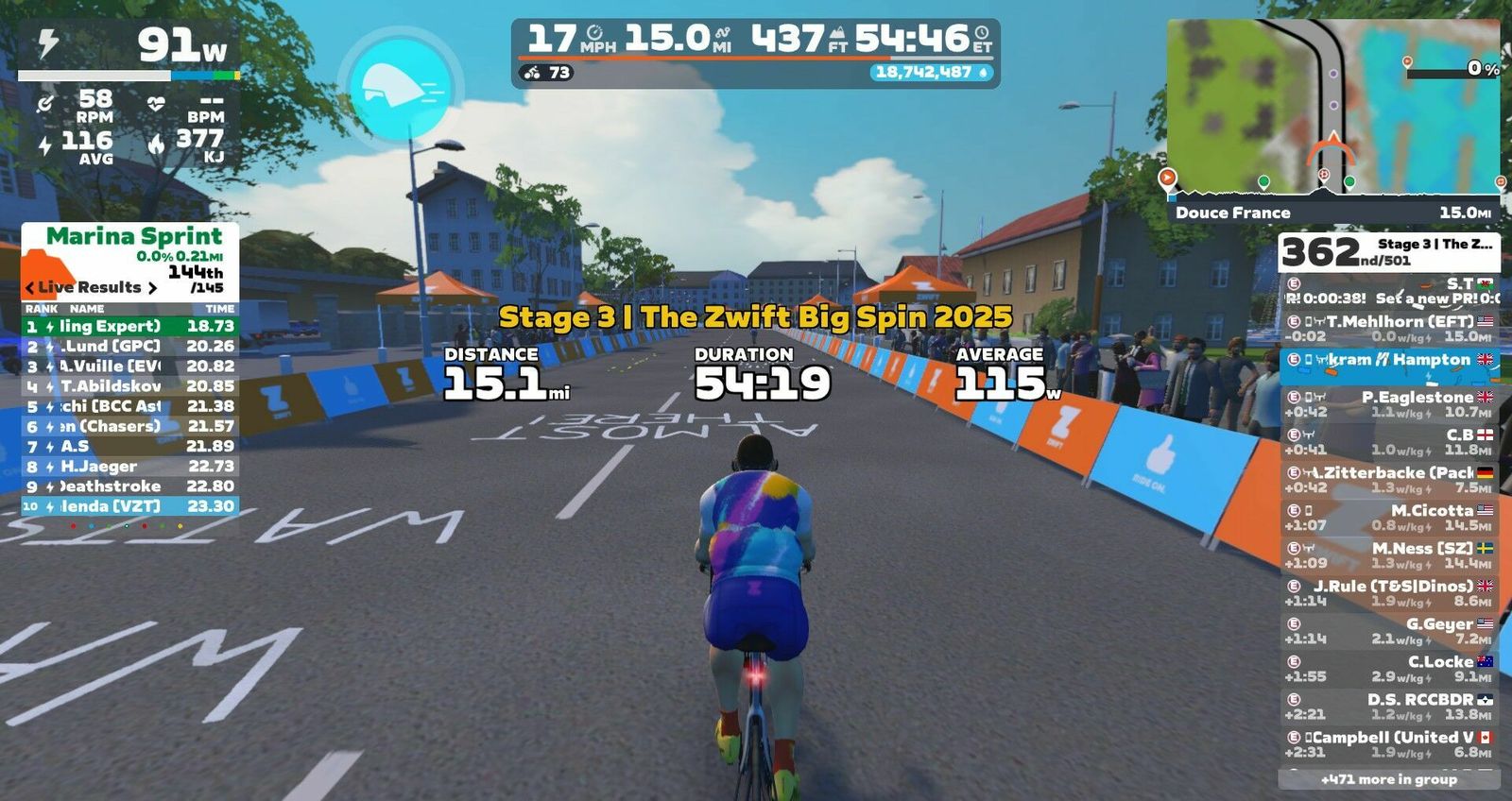Select P.Eaglestone in nearby riders list

pos(1388,403)
